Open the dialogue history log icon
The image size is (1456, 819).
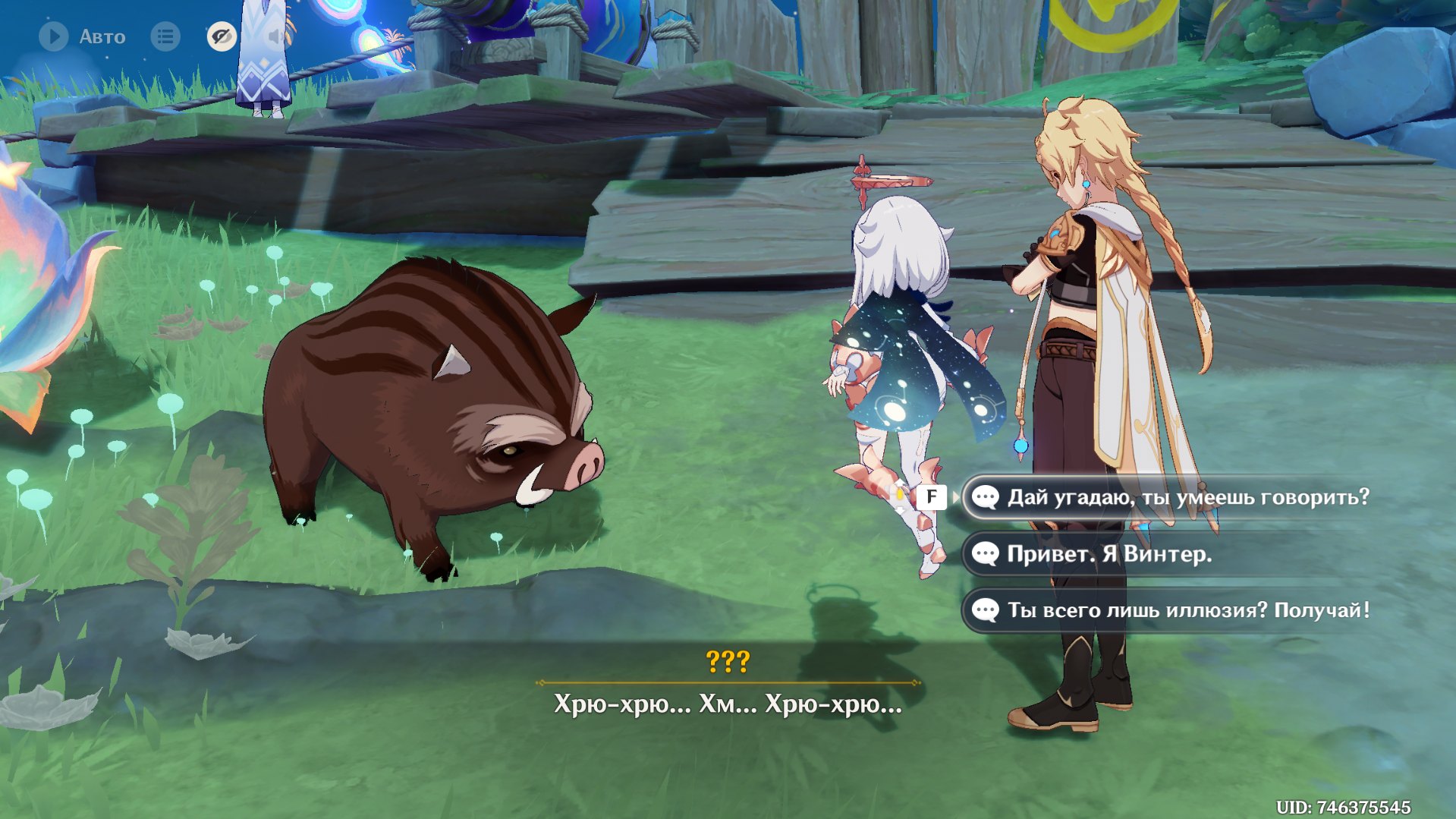pyautogui.click(x=165, y=36)
